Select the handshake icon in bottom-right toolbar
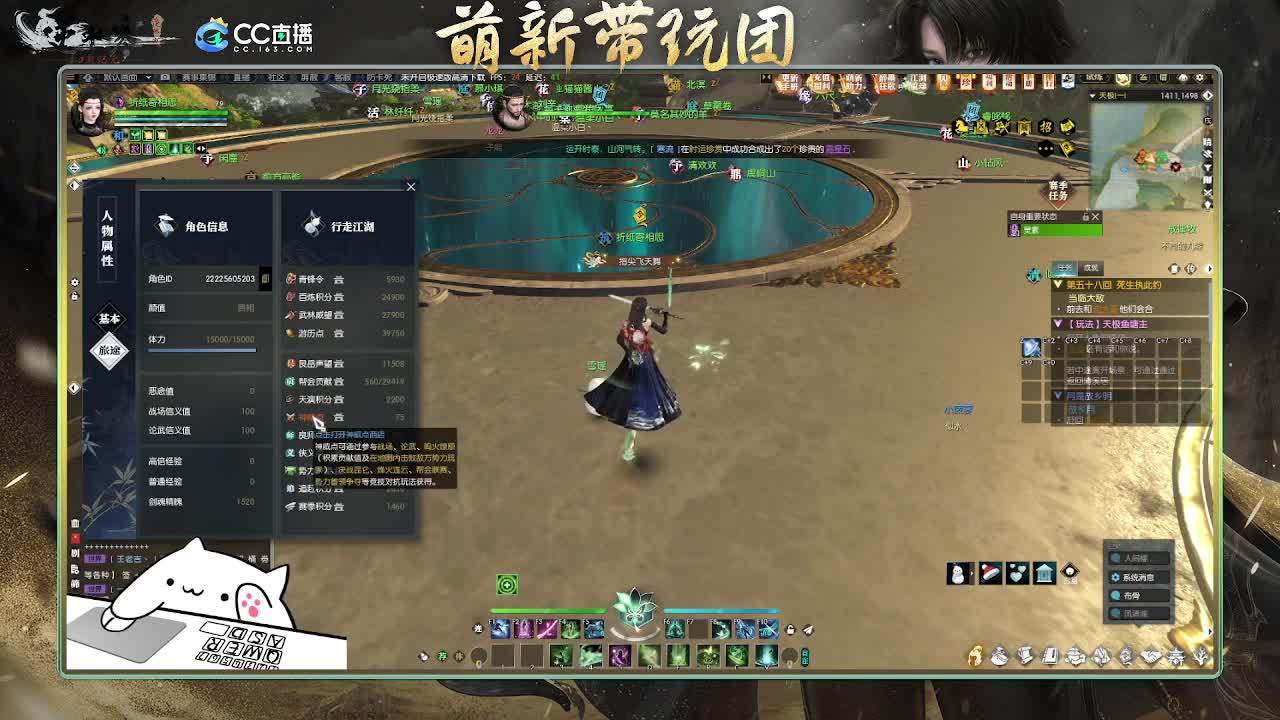Viewport: 1280px width, 720px height. click(1151, 657)
